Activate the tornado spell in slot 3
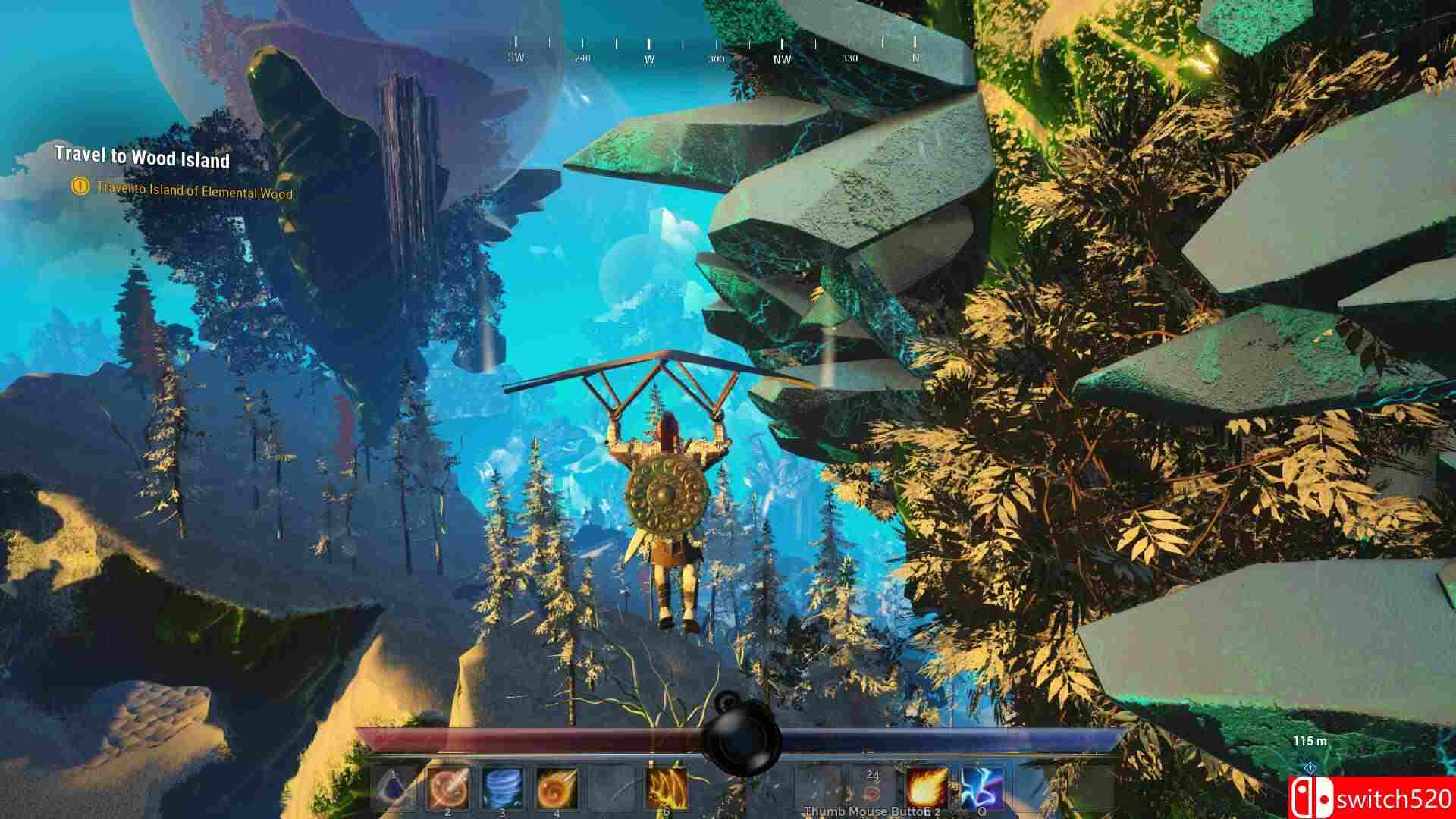Viewport: 1456px width, 819px height. [501, 789]
